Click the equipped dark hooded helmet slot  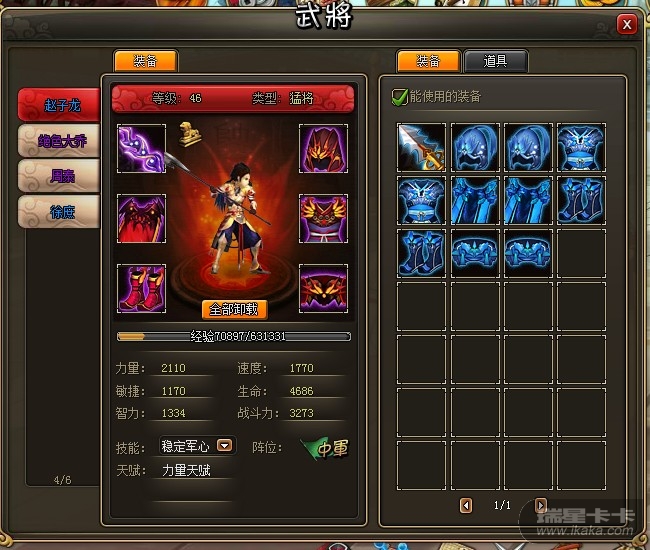[323, 149]
